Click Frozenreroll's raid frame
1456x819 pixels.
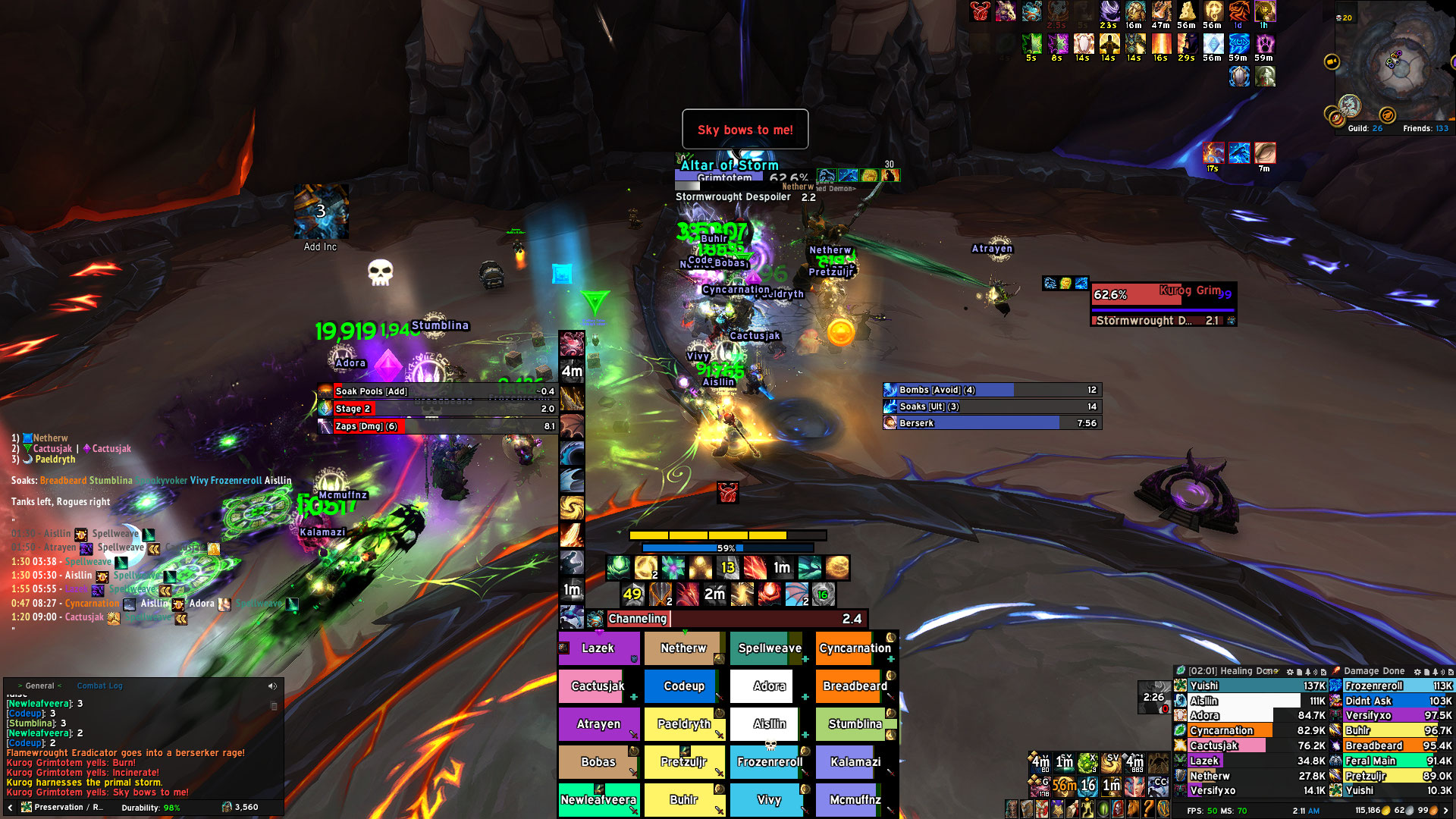769,762
